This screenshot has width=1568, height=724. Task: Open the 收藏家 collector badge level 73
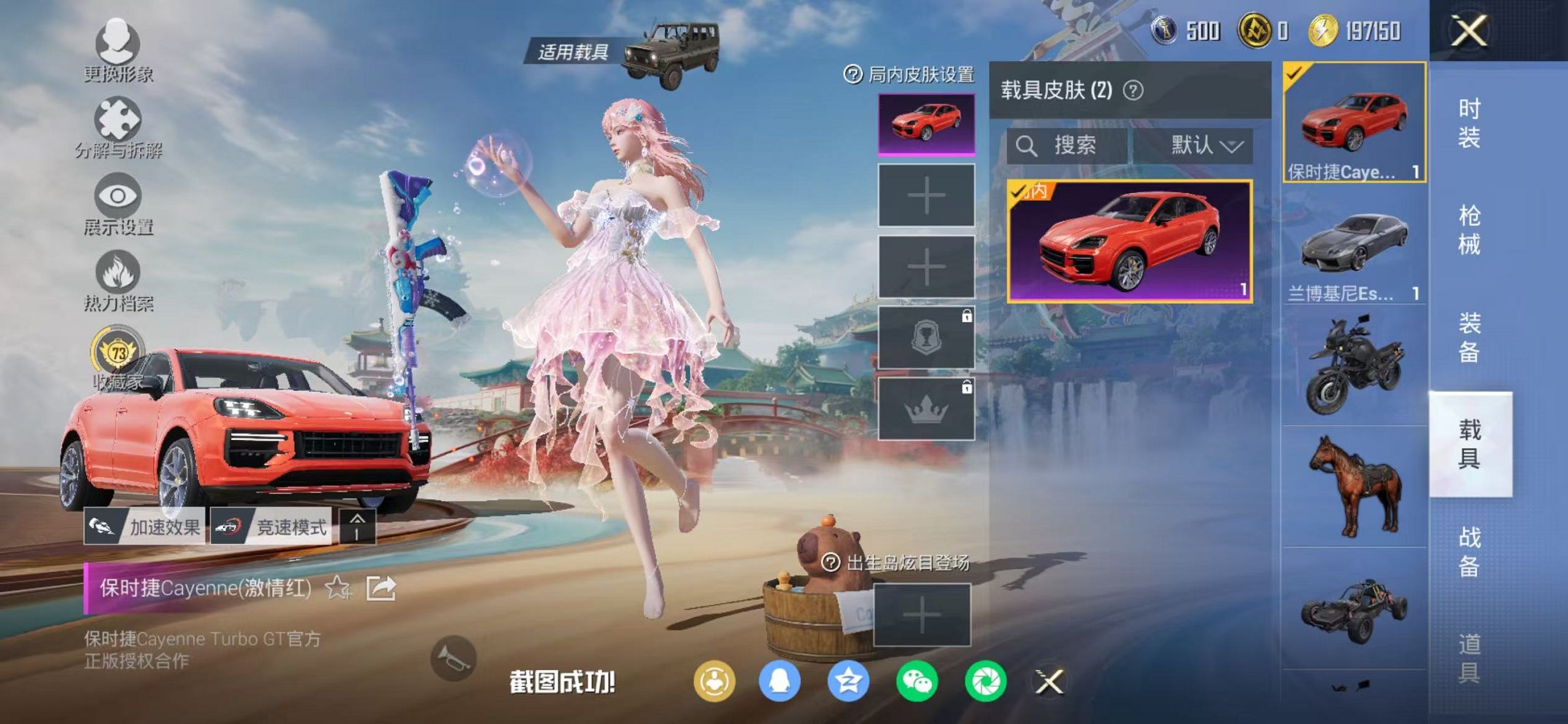[x=120, y=353]
